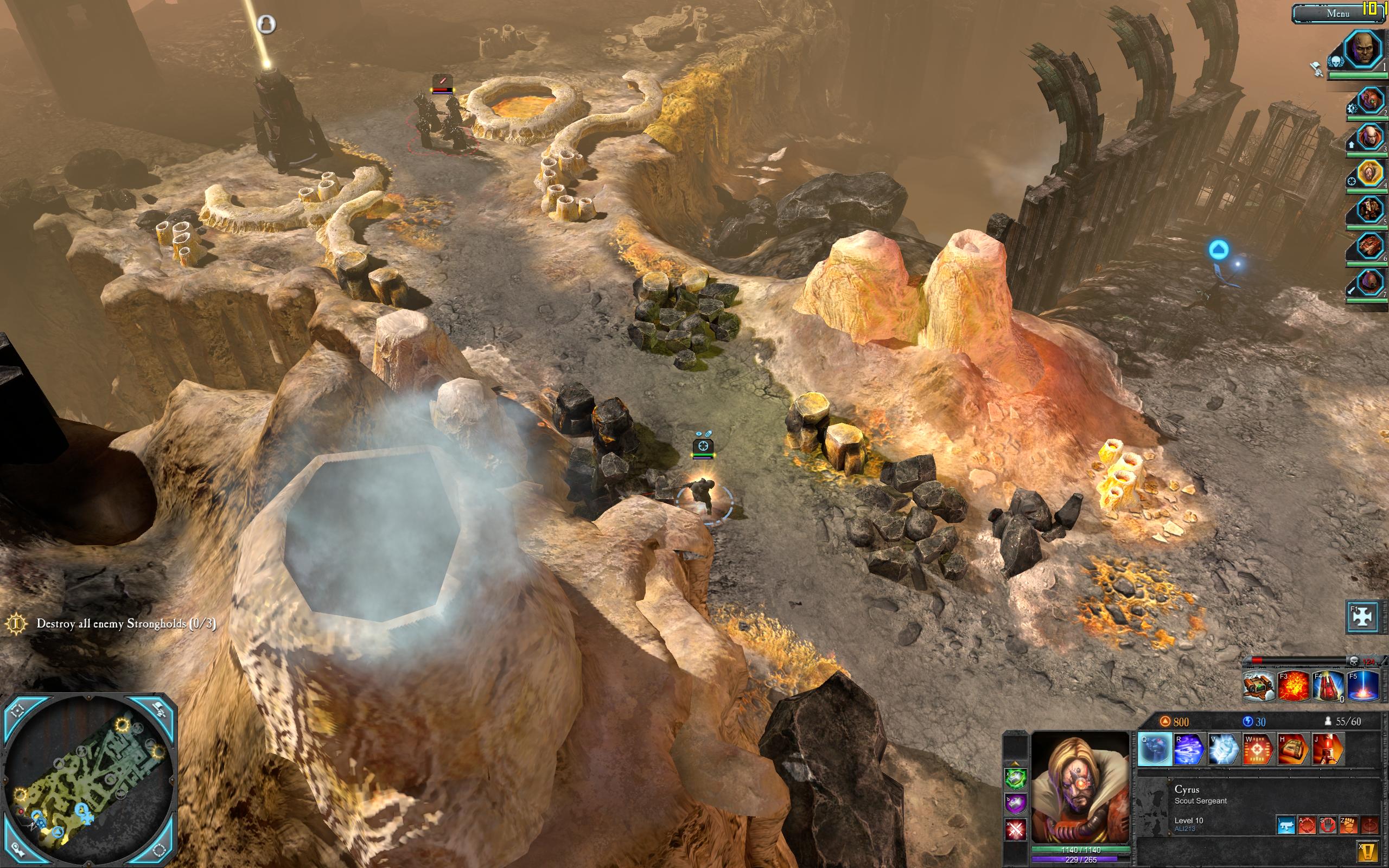Image resolution: width=1389 pixels, height=868 pixels.
Task: Select the yellow-highlighted squad 4 portrait
Action: [x=1370, y=173]
